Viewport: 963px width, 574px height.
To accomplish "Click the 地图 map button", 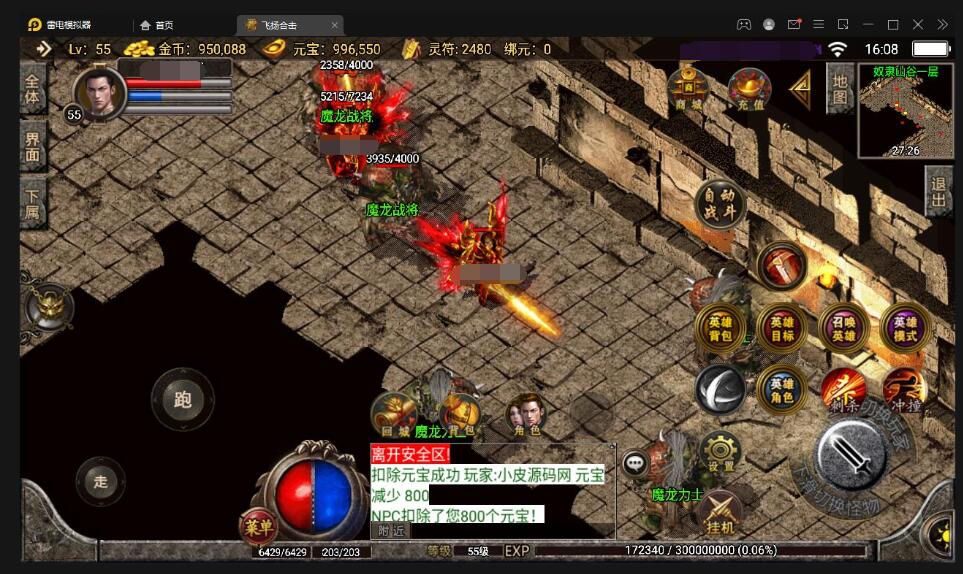I will pyautogui.click(x=840, y=88).
